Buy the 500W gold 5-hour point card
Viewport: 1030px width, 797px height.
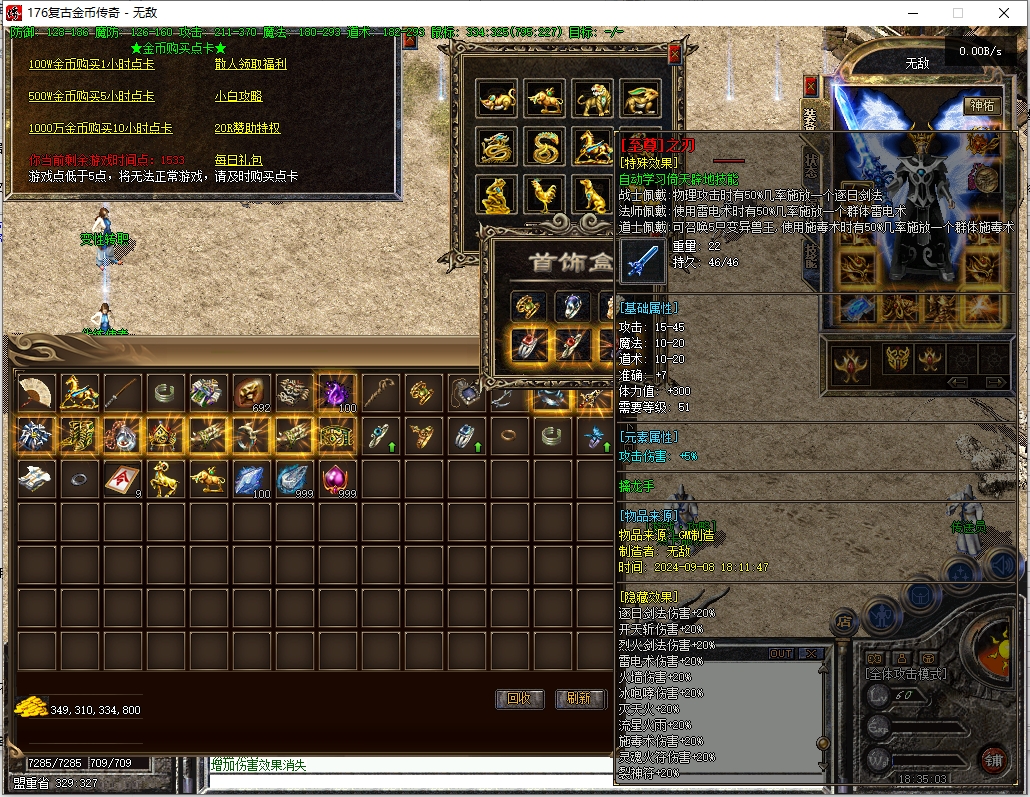point(91,96)
